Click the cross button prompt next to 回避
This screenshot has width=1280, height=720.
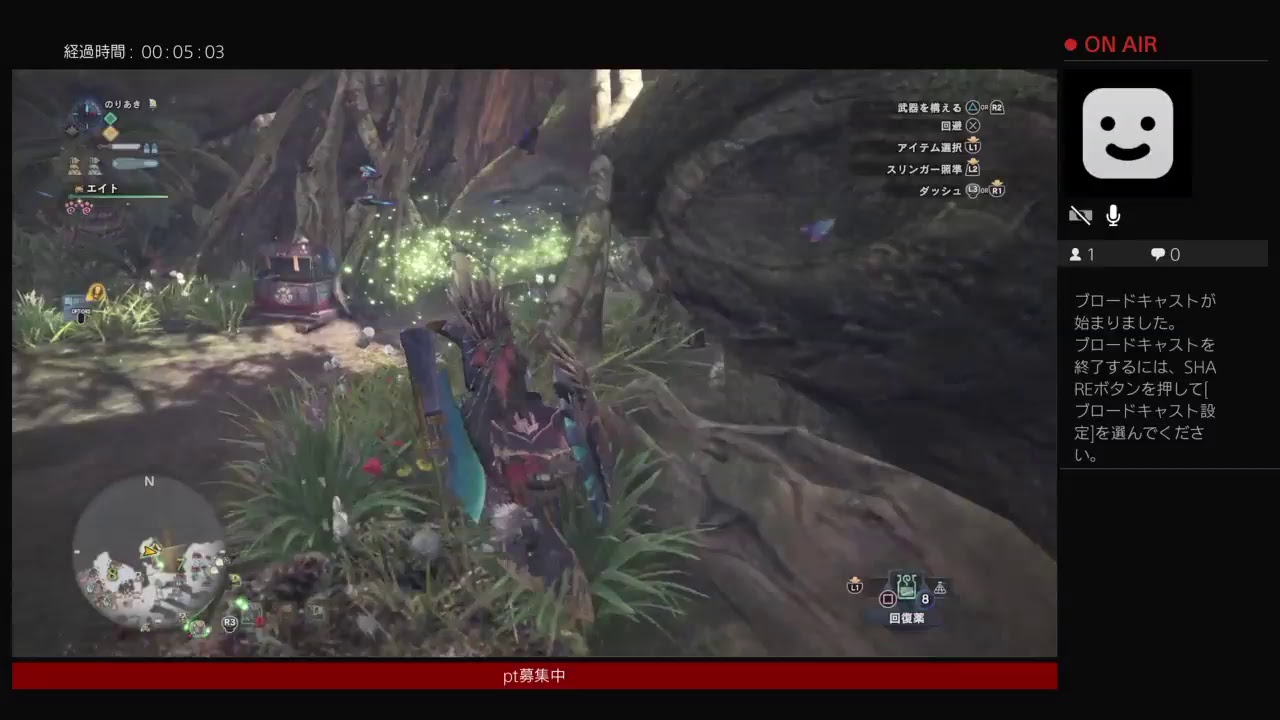pos(971,126)
